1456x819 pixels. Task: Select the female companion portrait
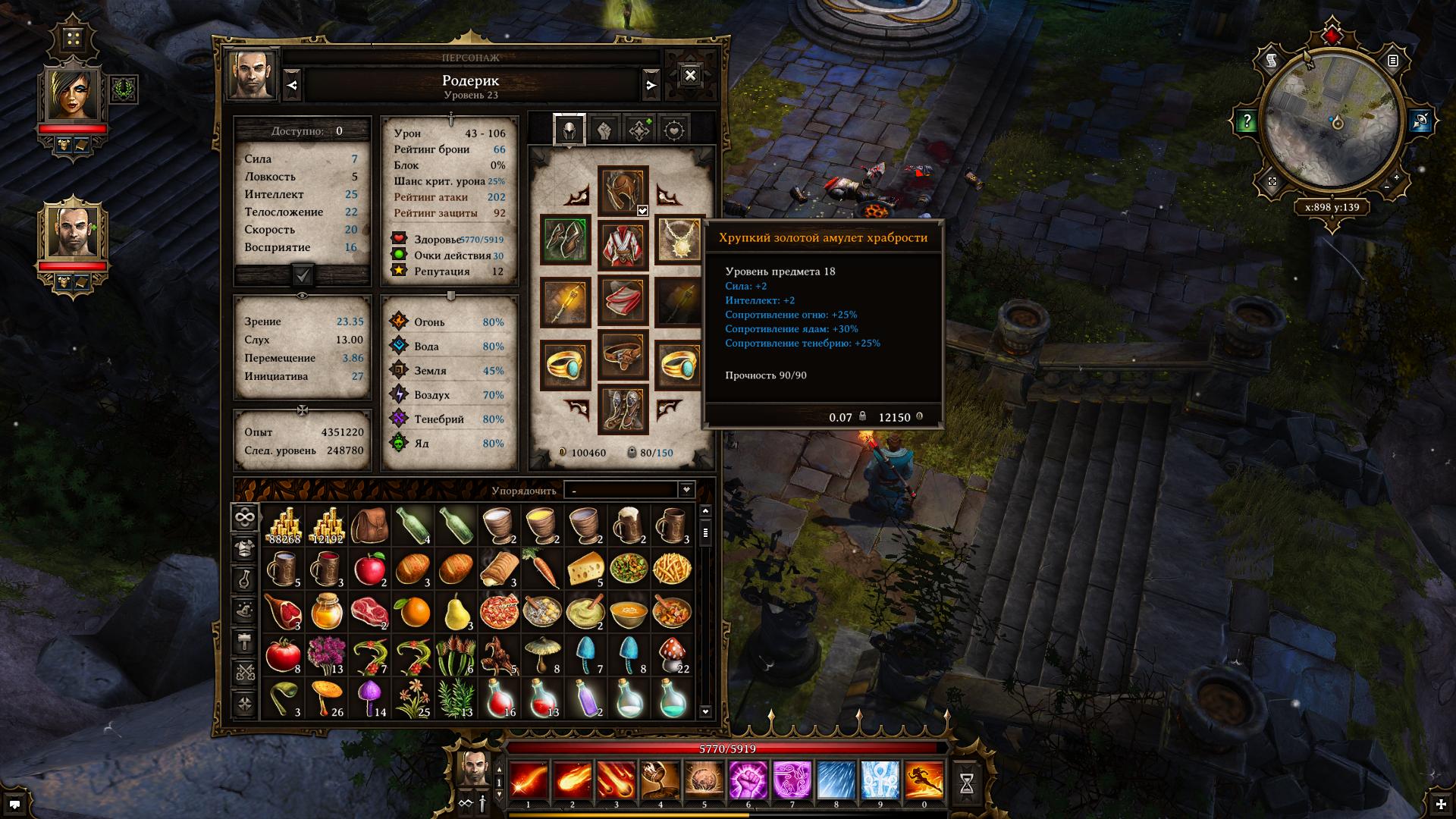click(x=74, y=95)
